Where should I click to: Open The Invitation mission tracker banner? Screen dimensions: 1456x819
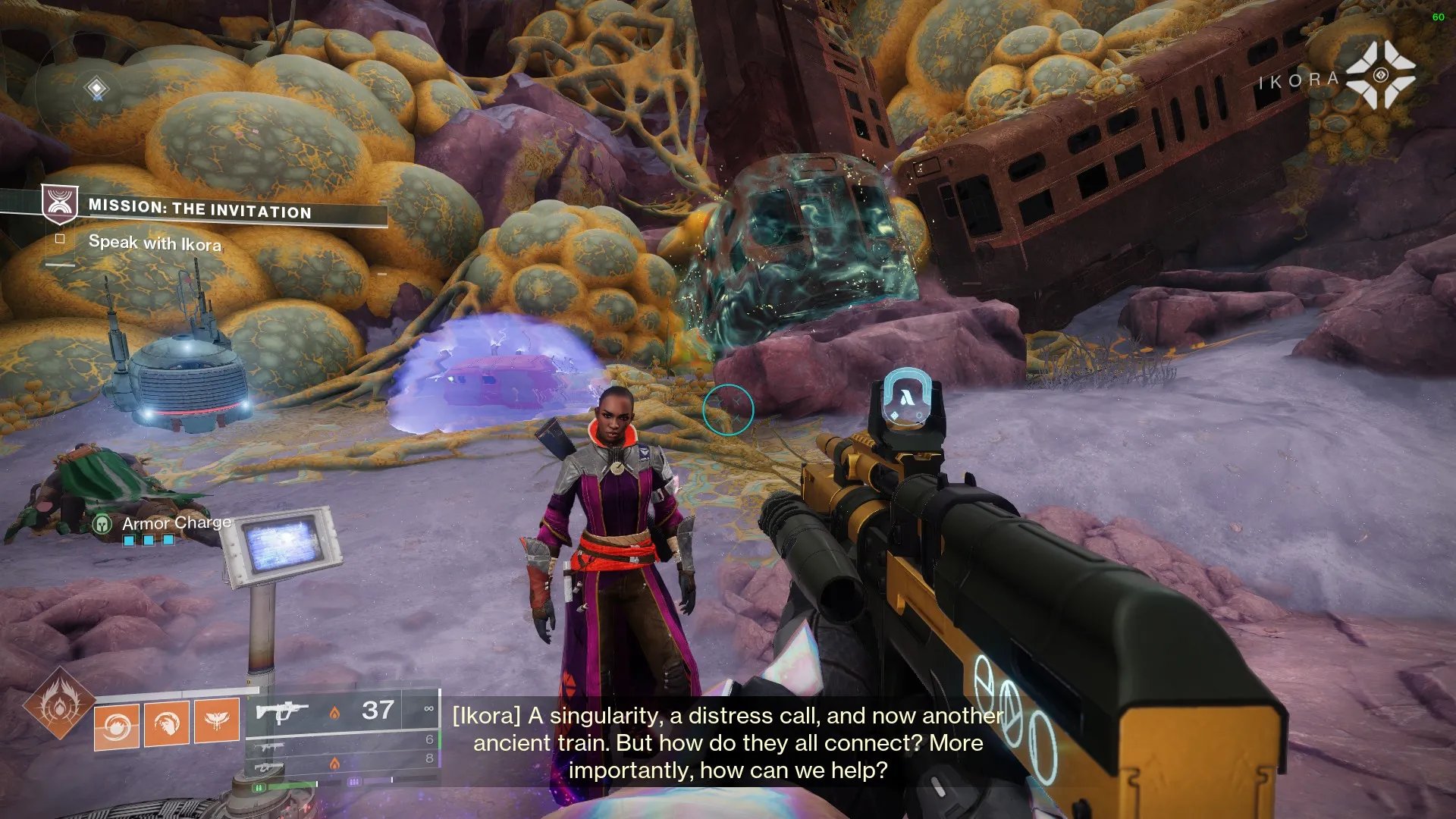(x=199, y=208)
